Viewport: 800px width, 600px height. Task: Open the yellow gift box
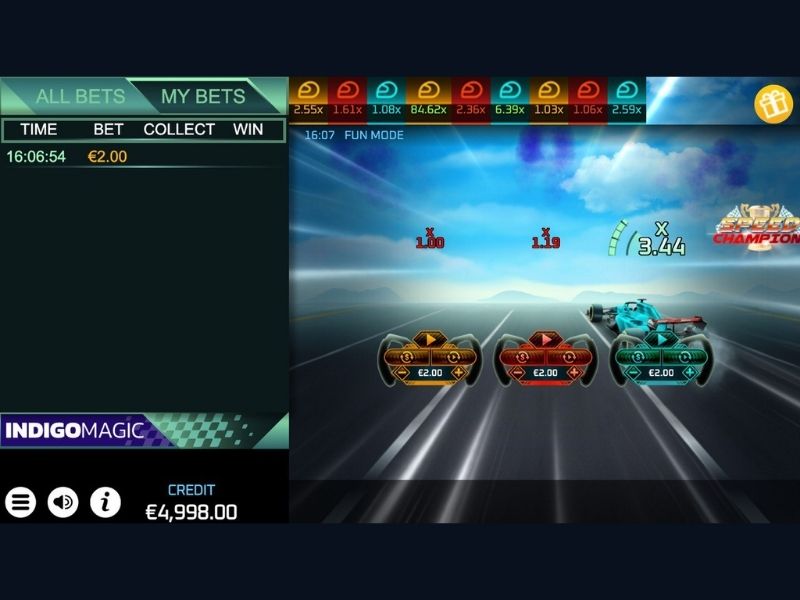coord(772,104)
